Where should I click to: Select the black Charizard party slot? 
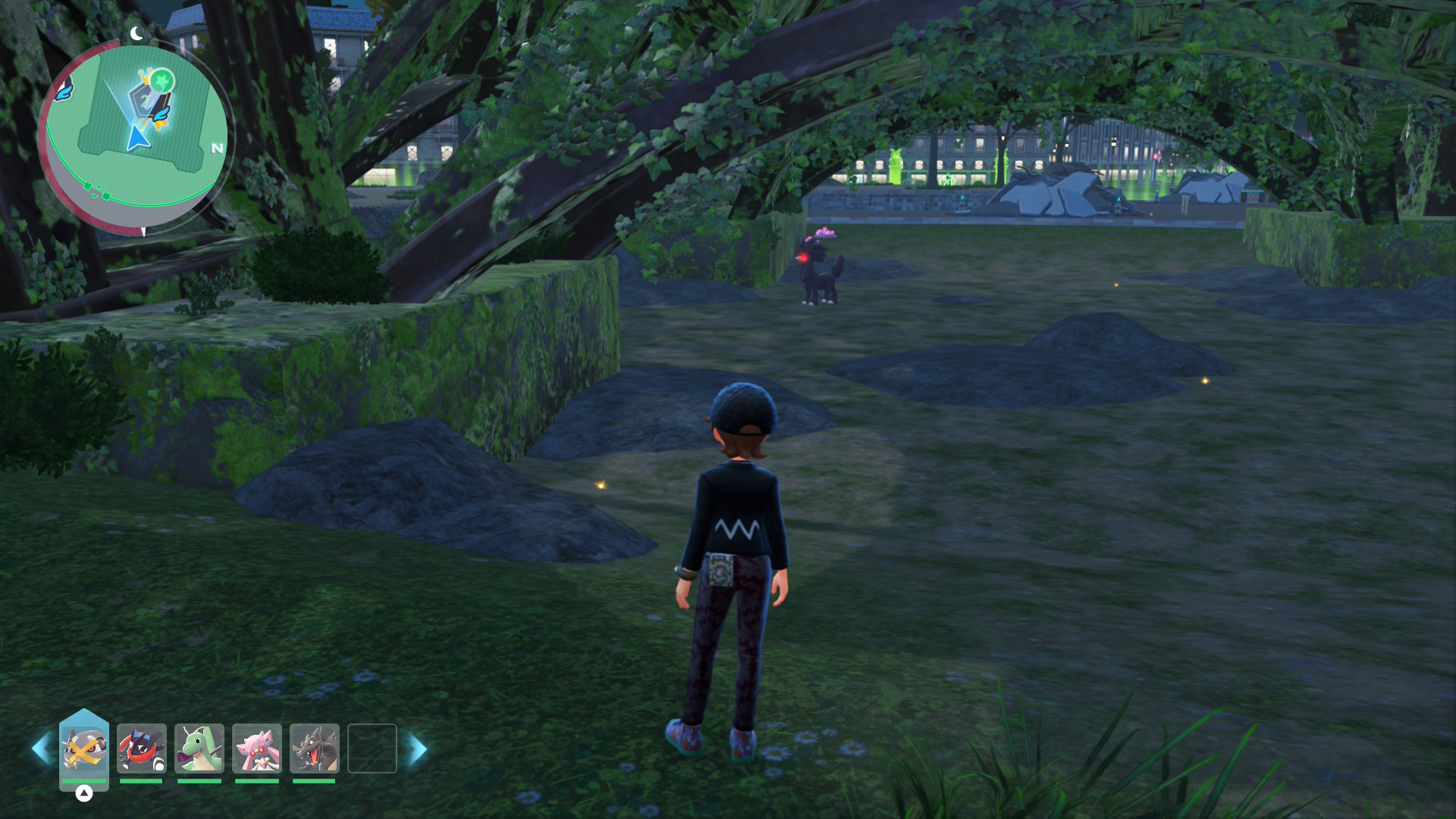pos(315,748)
